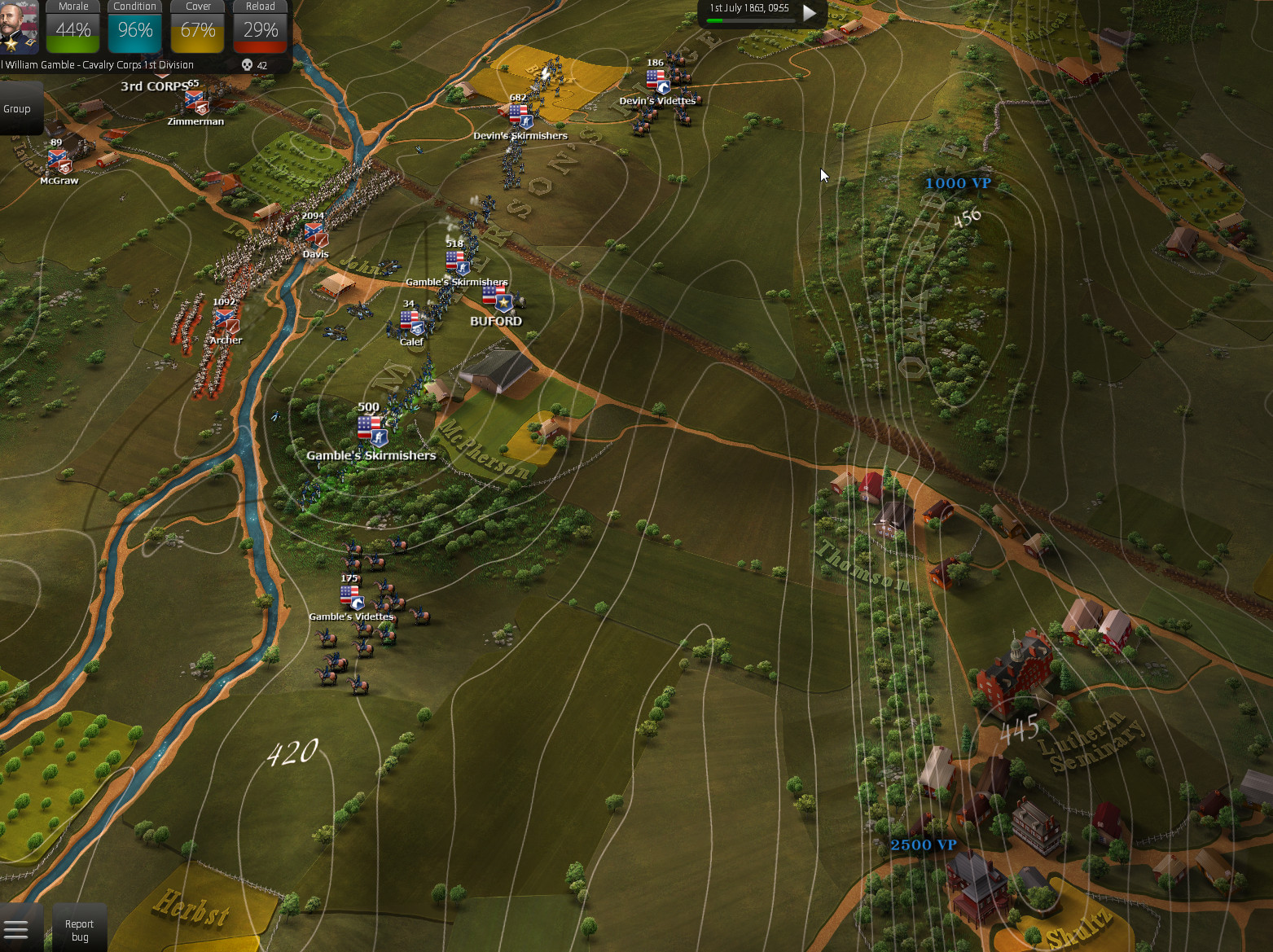
Task: Select the Zimmerman artillery unit flag
Action: pyautogui.click(x=196, y=103)
